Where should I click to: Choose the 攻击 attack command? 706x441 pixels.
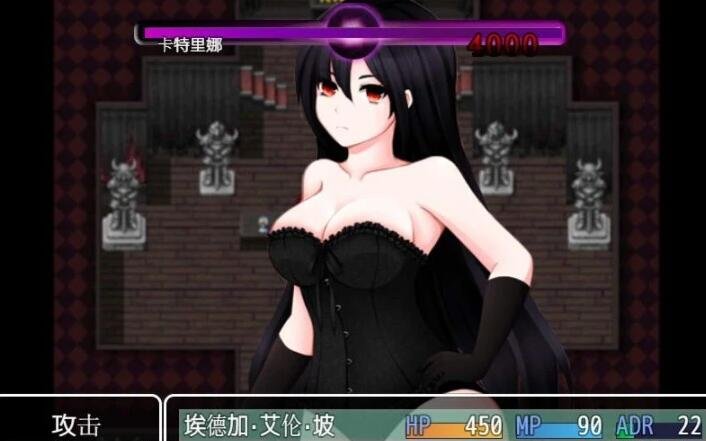click(x=77, y=424)
